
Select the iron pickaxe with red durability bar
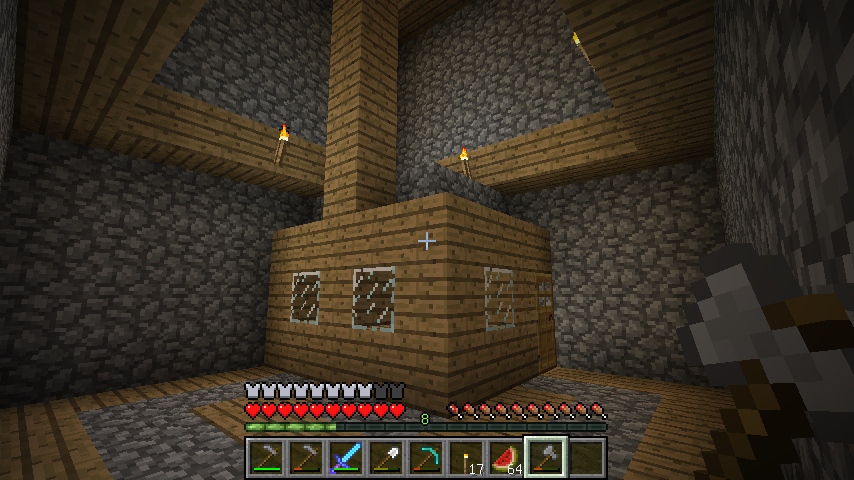pyautogui.click(x=305, y=457)
